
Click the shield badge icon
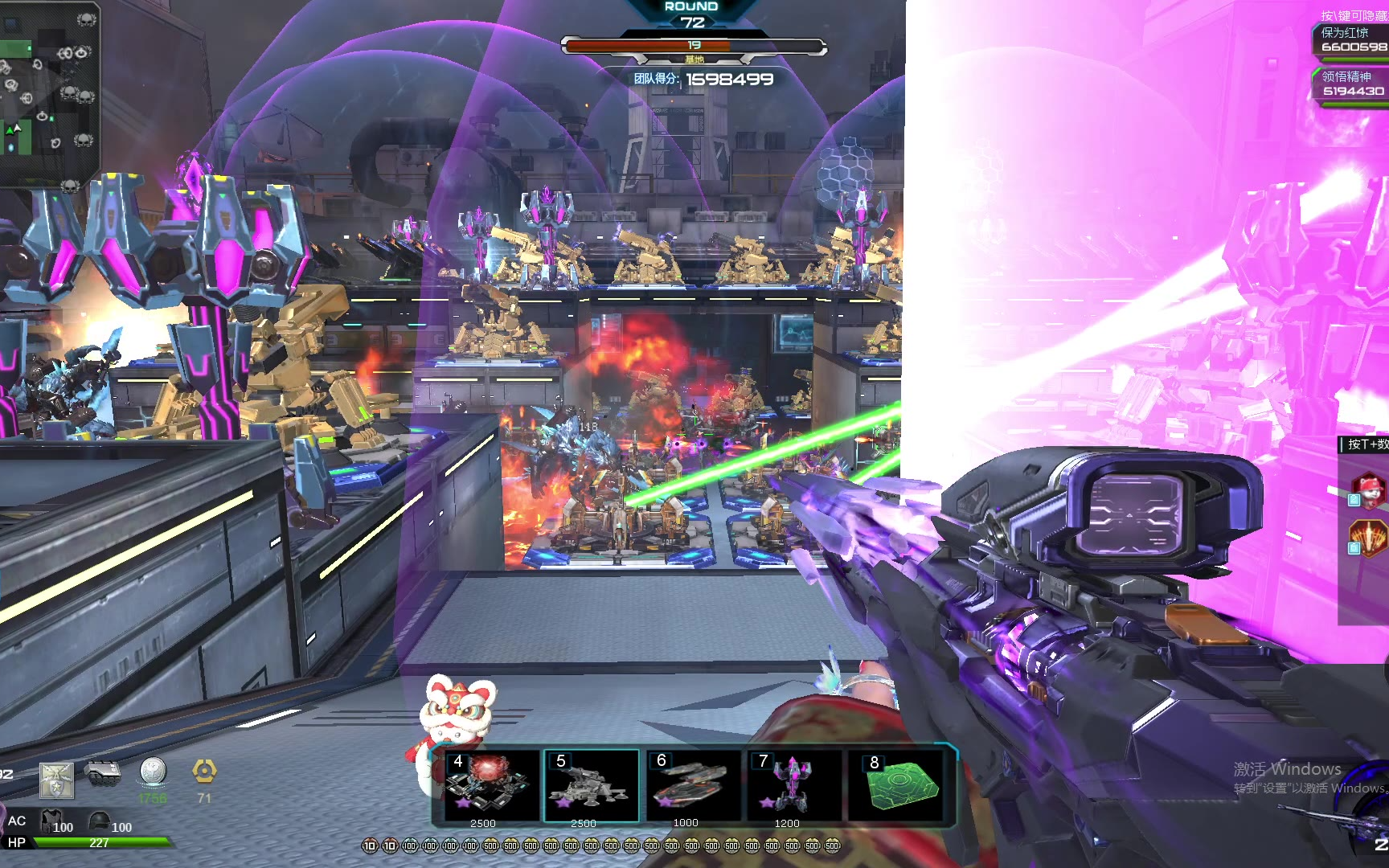[56, 780]
